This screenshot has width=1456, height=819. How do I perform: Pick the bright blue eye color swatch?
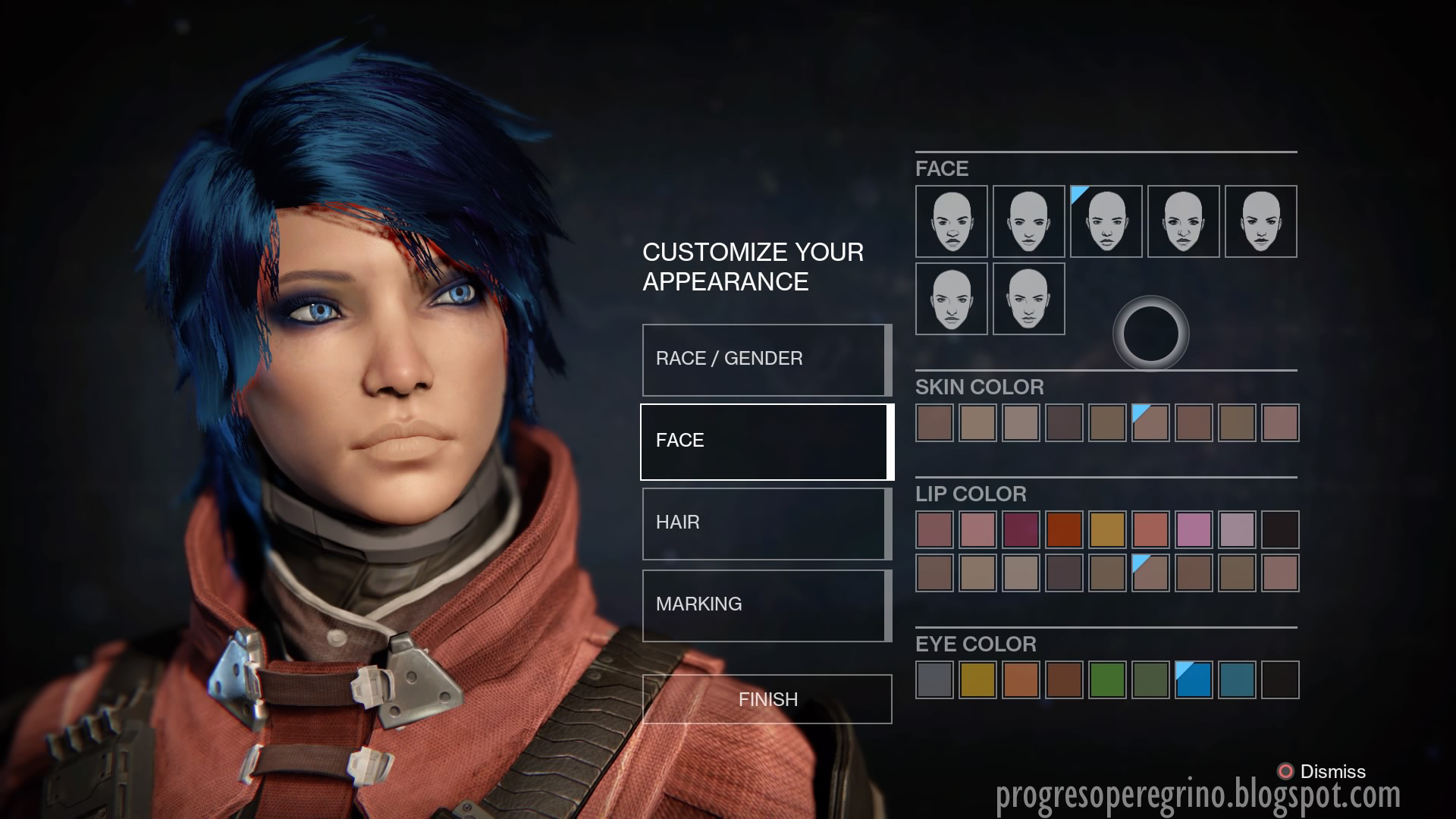1194,680
